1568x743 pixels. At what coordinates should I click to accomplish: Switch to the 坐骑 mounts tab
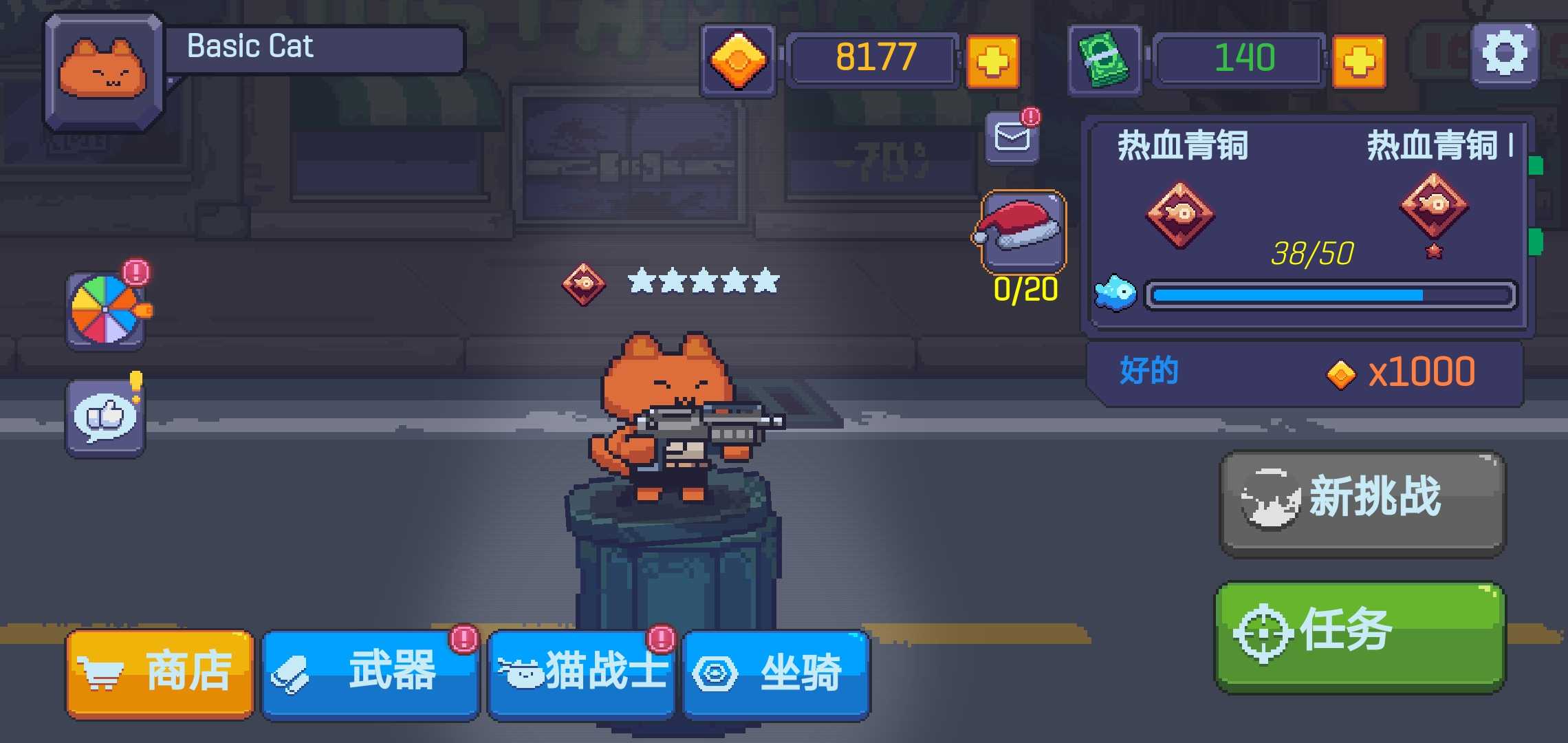(x=777, y=671)
